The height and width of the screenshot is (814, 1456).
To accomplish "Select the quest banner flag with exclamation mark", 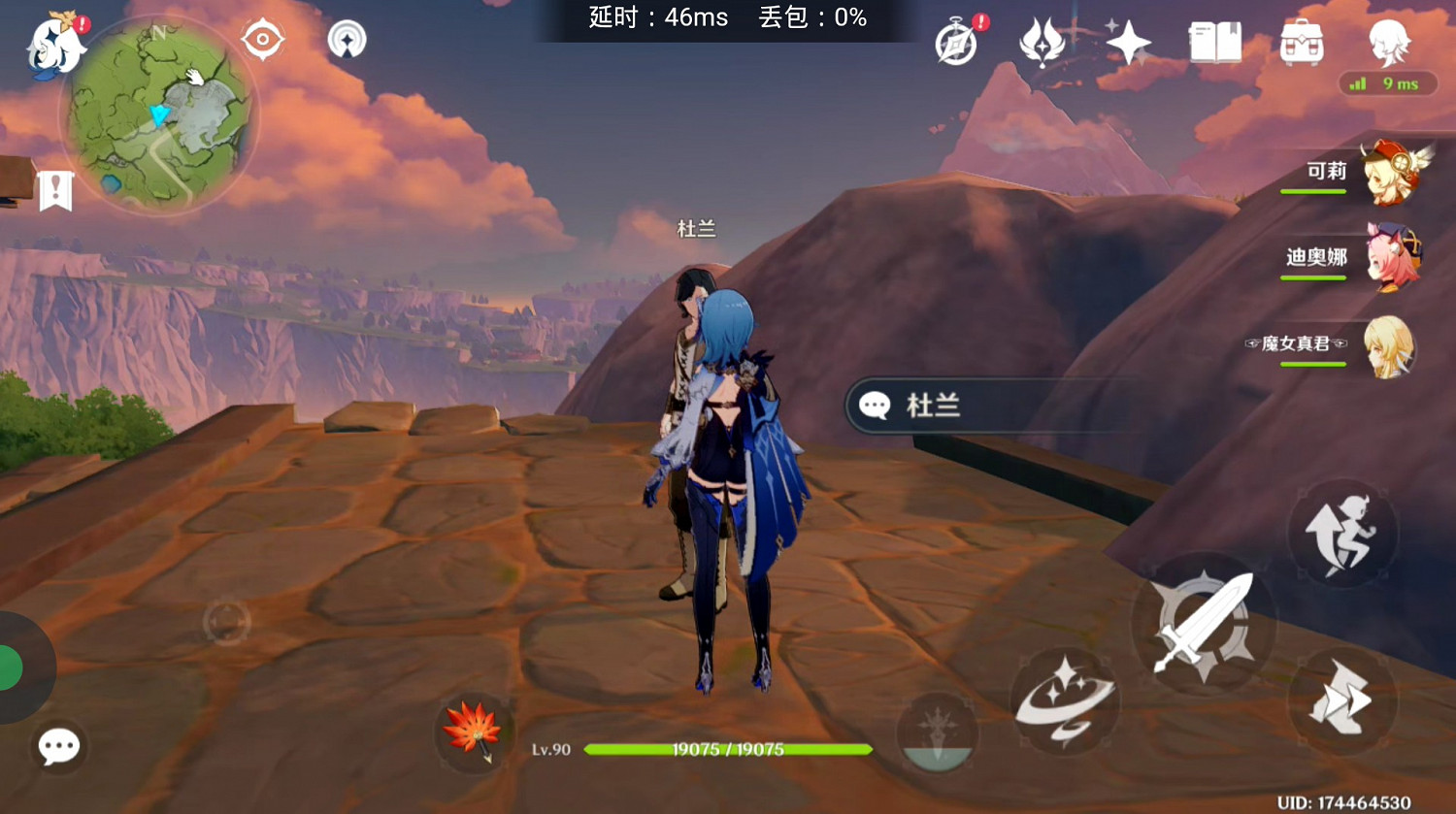I will 55,190.
